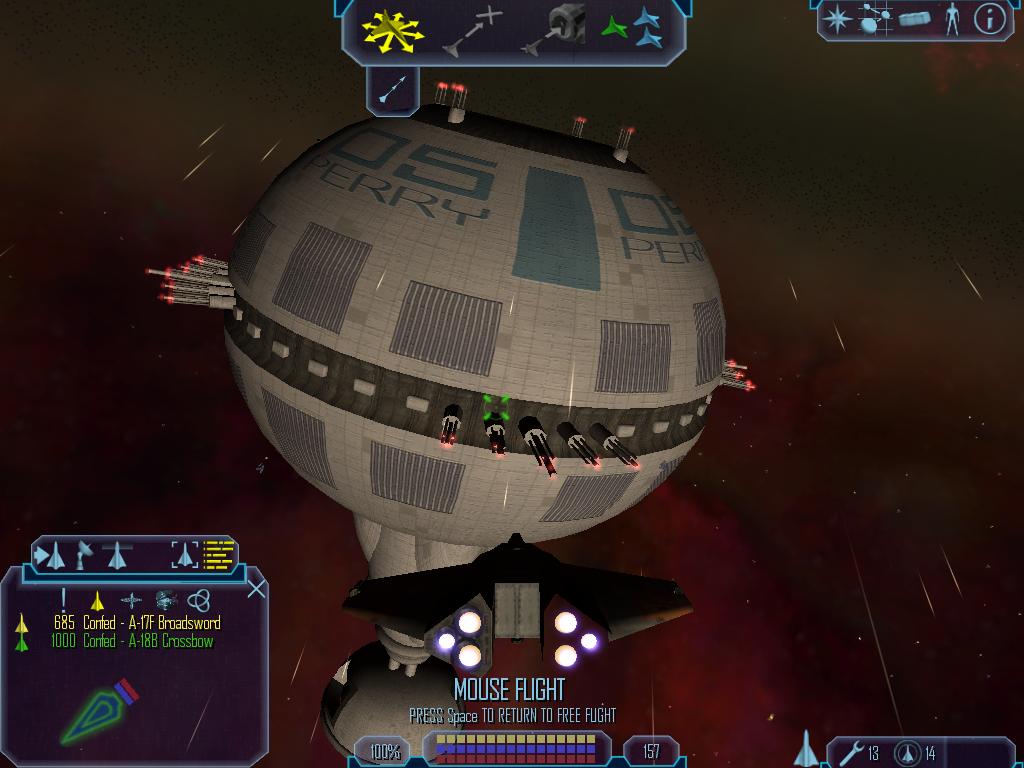Viewport: 1024px width, 768px height.
Task: Filter targets by the interlocked rings icon
Action: point(198,600)
